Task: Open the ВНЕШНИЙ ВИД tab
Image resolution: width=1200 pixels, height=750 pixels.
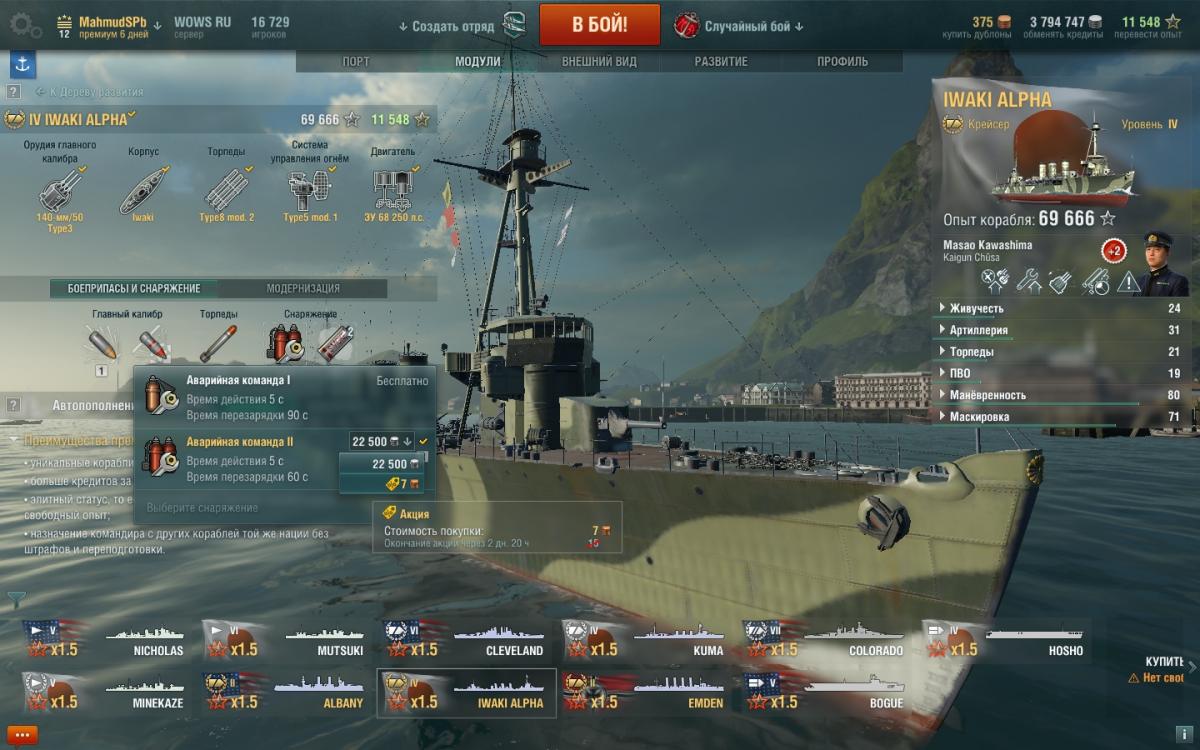Action: (599, 61)
